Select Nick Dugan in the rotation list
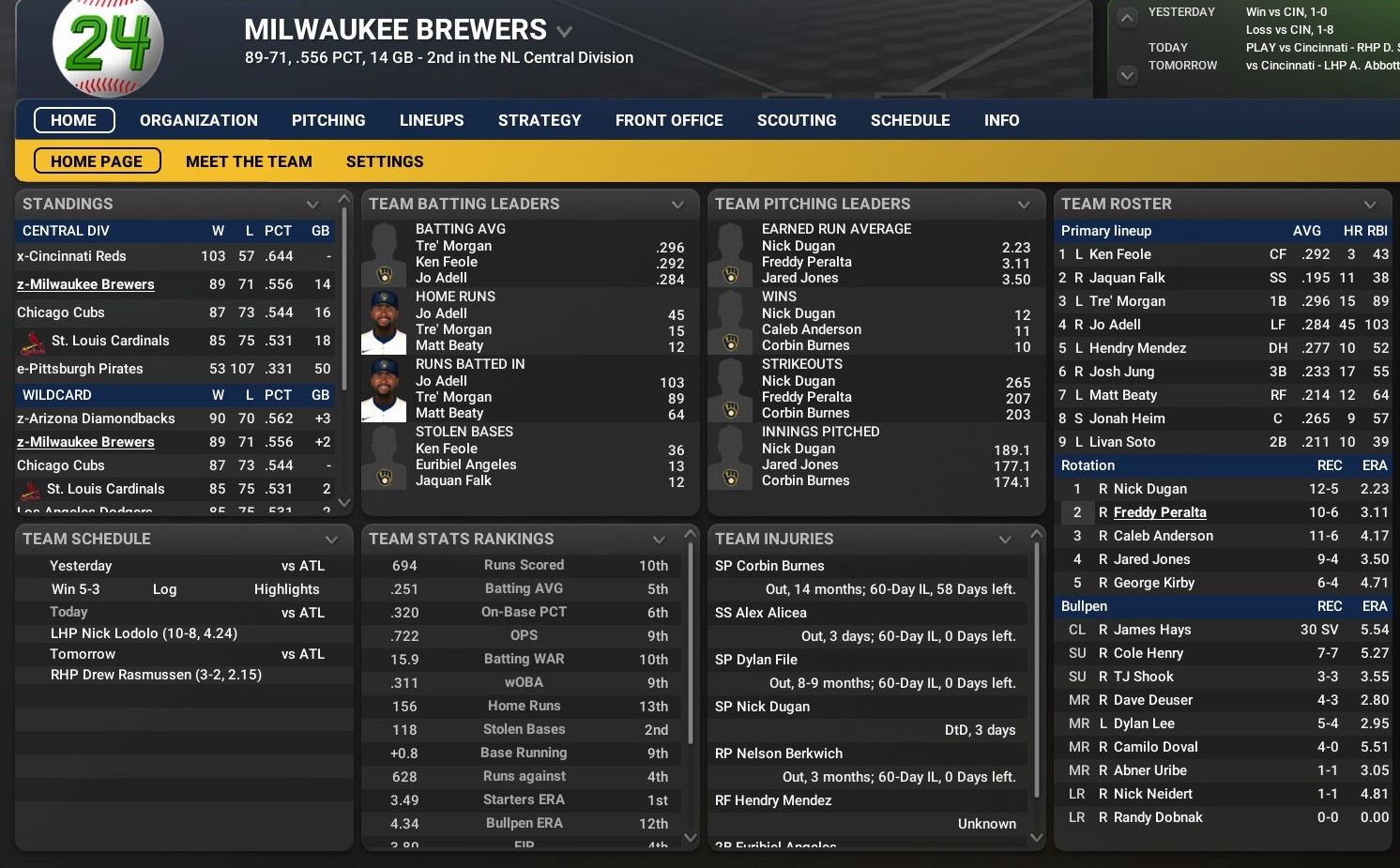Screen dimensions: 1400x868 click(1149, 489)
